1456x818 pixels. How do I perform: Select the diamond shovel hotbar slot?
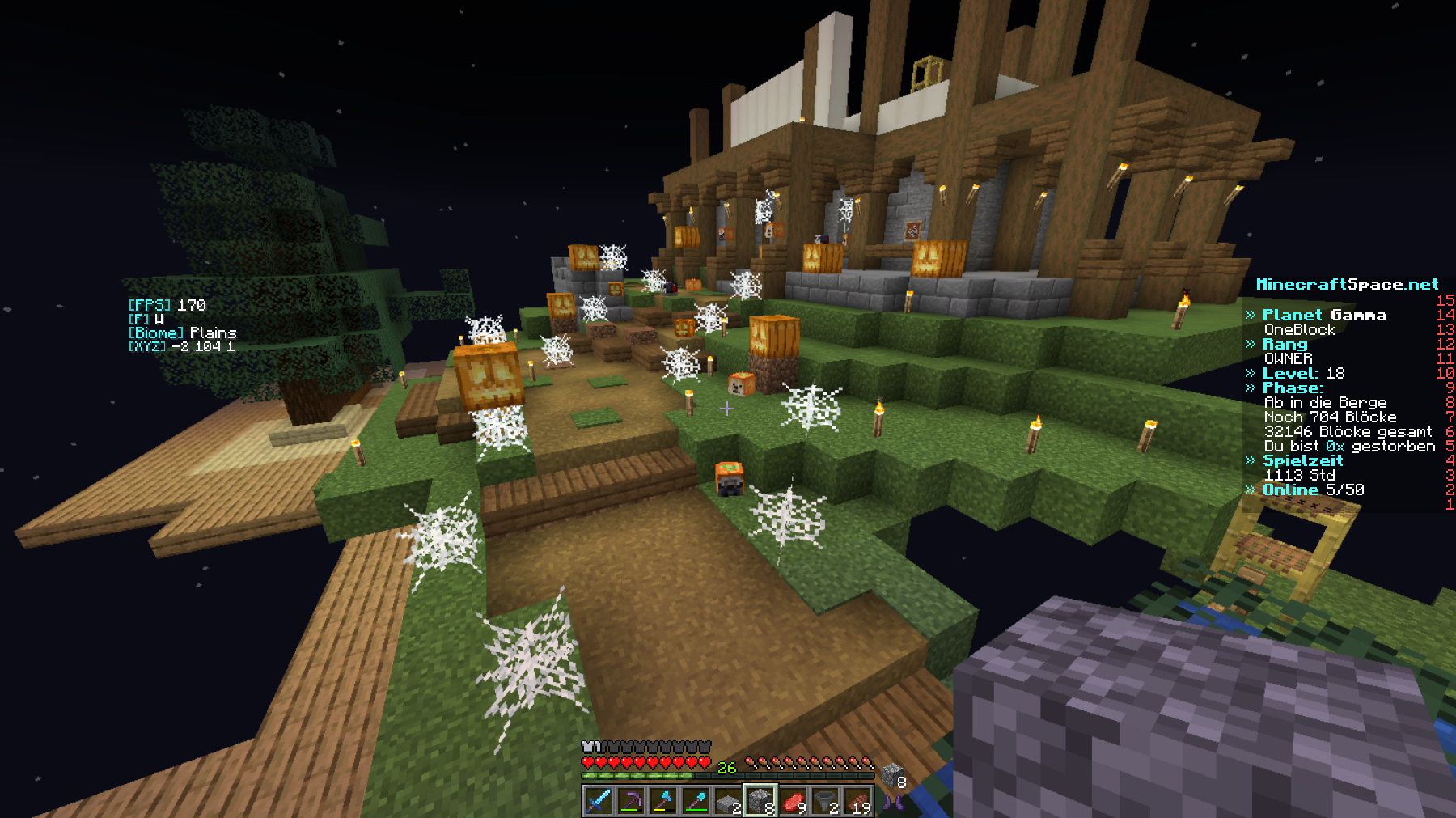pos(695,801)
